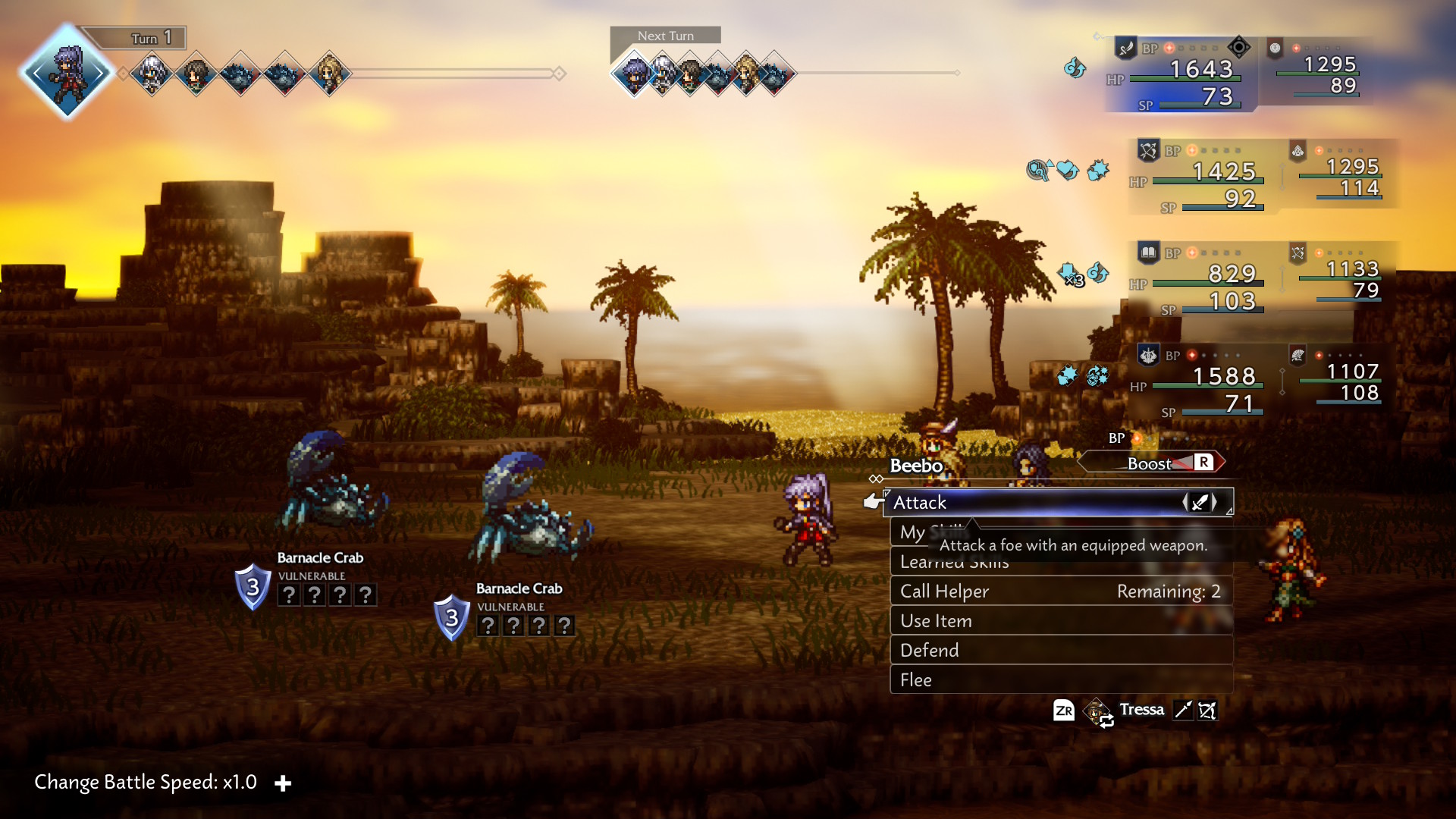Click Change Battle Speed x1.0 control
This screenshot has width=1456, height=819.
(144, 782)
